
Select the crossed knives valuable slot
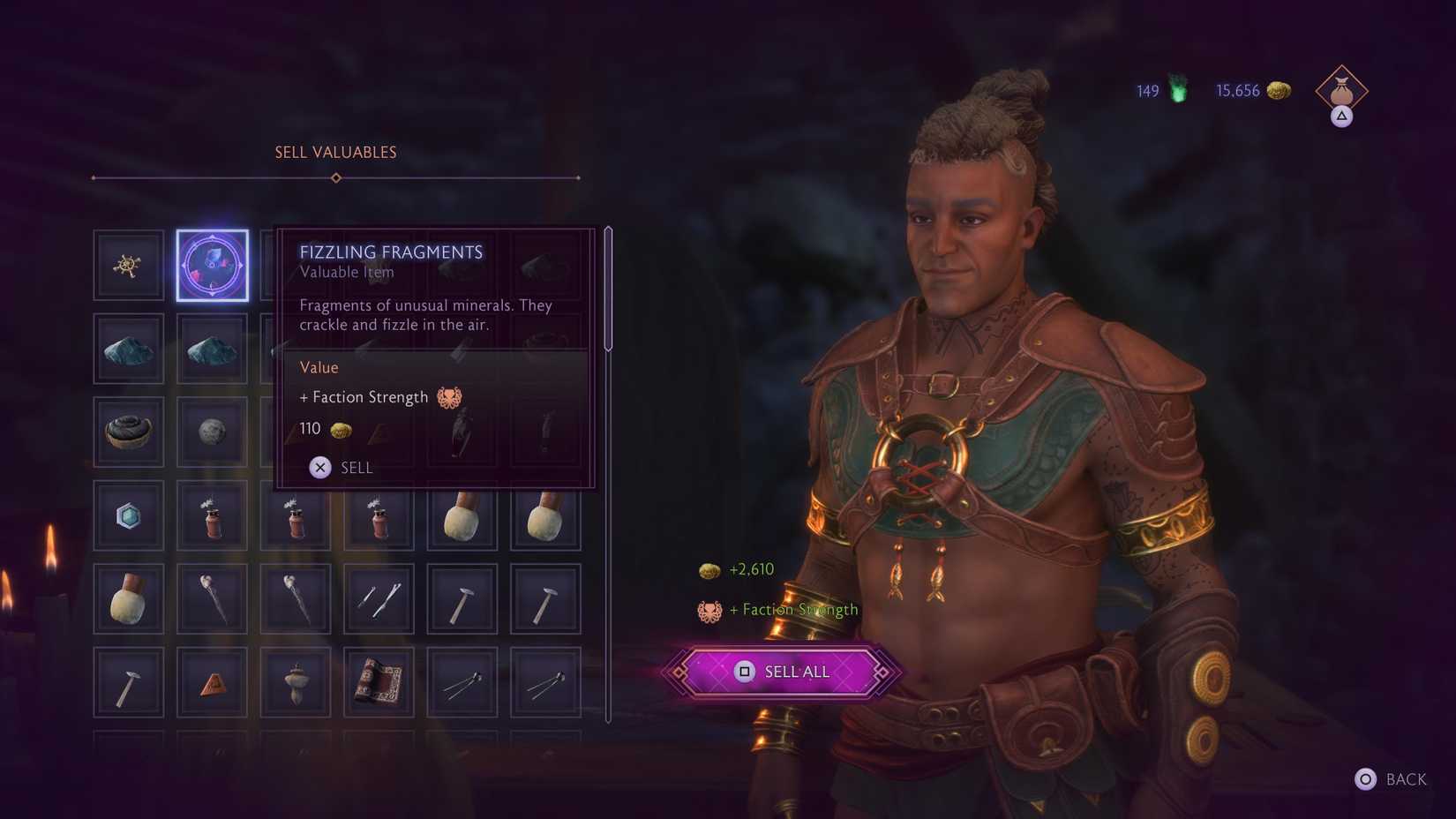pos(379,599)
